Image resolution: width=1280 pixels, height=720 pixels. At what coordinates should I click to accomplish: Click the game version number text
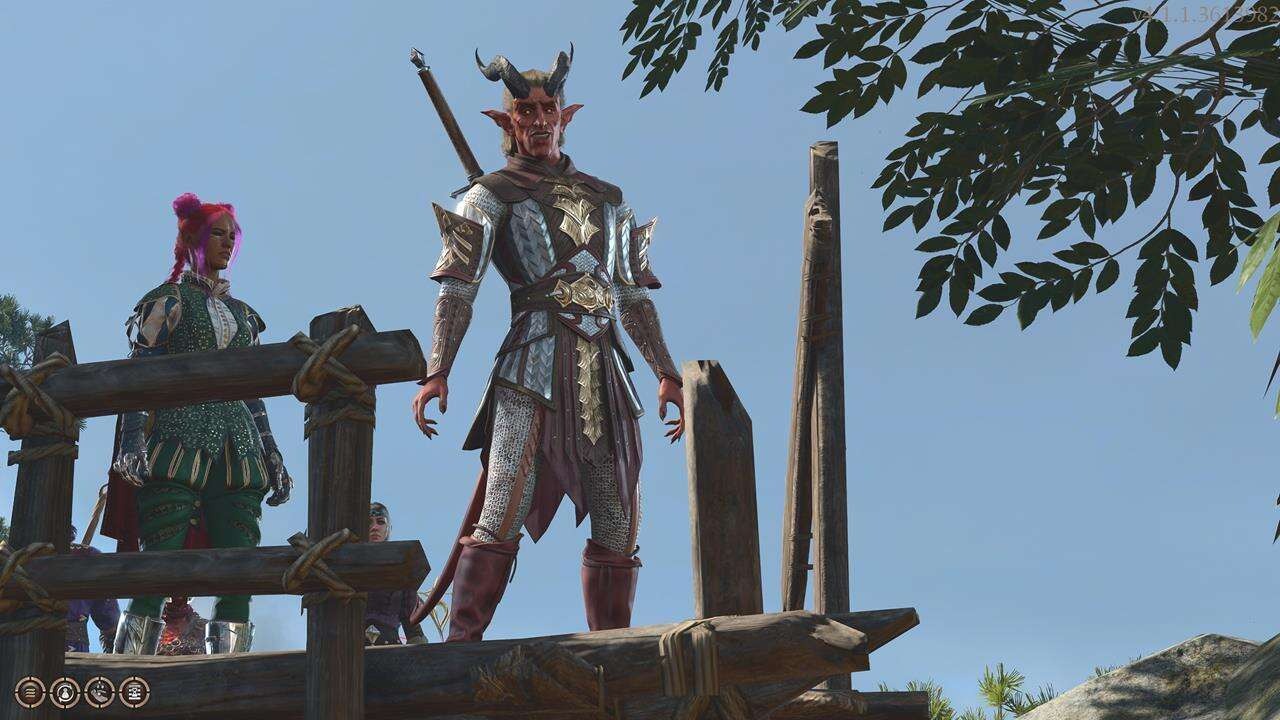point(1212,10)
